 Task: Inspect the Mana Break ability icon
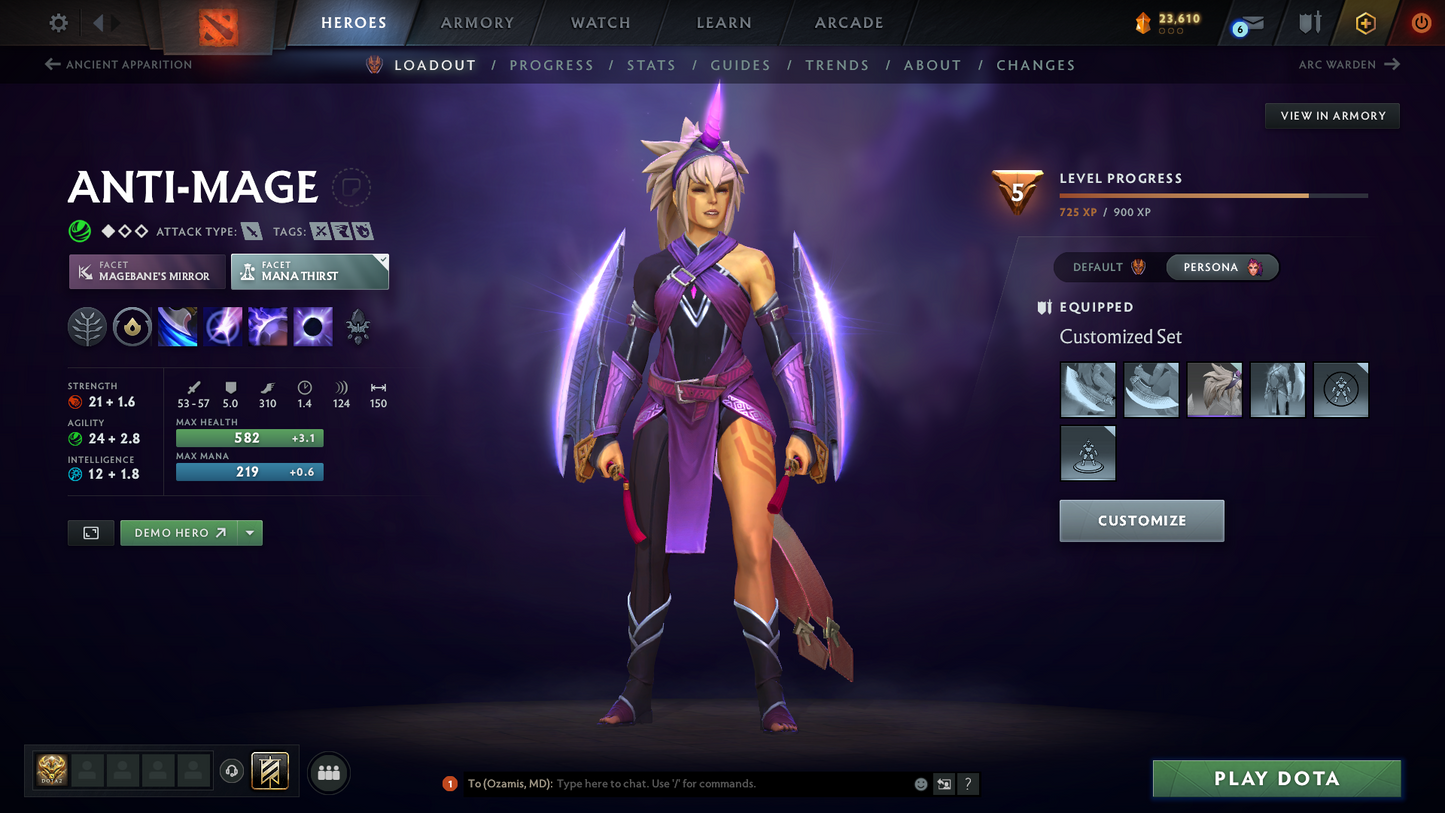(x=177, y=326)
